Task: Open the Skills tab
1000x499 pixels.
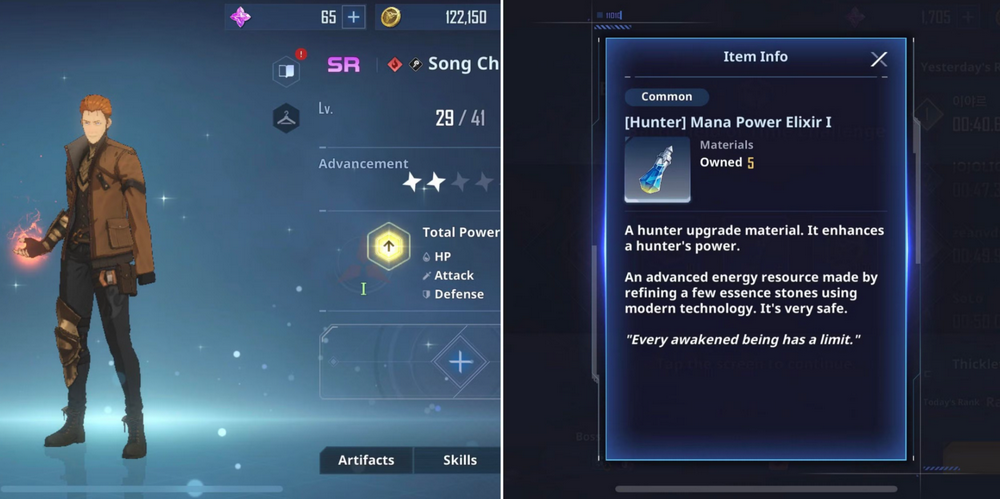Action: [460, 460]
